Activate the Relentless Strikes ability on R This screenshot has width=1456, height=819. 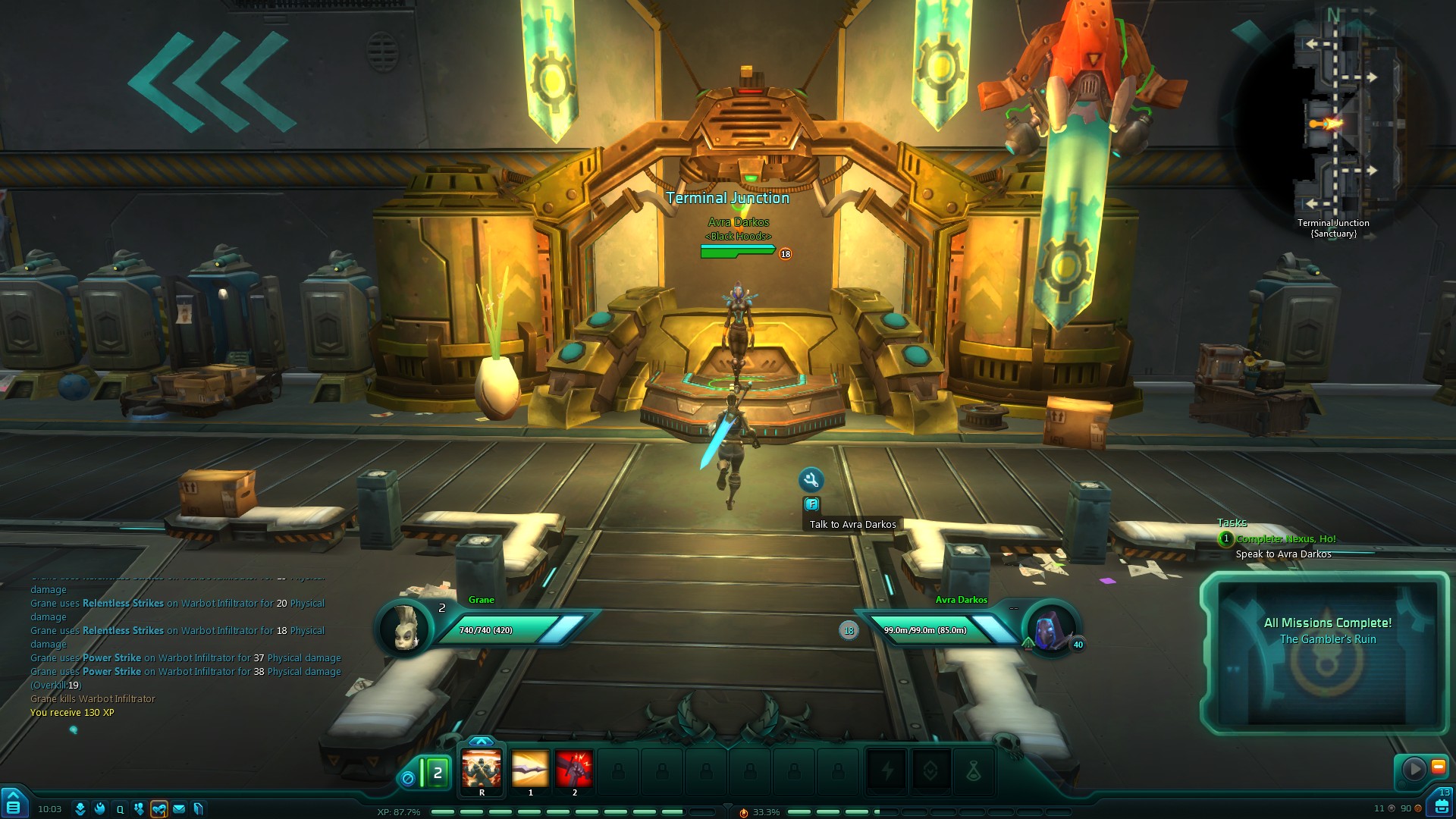(482, 769)
